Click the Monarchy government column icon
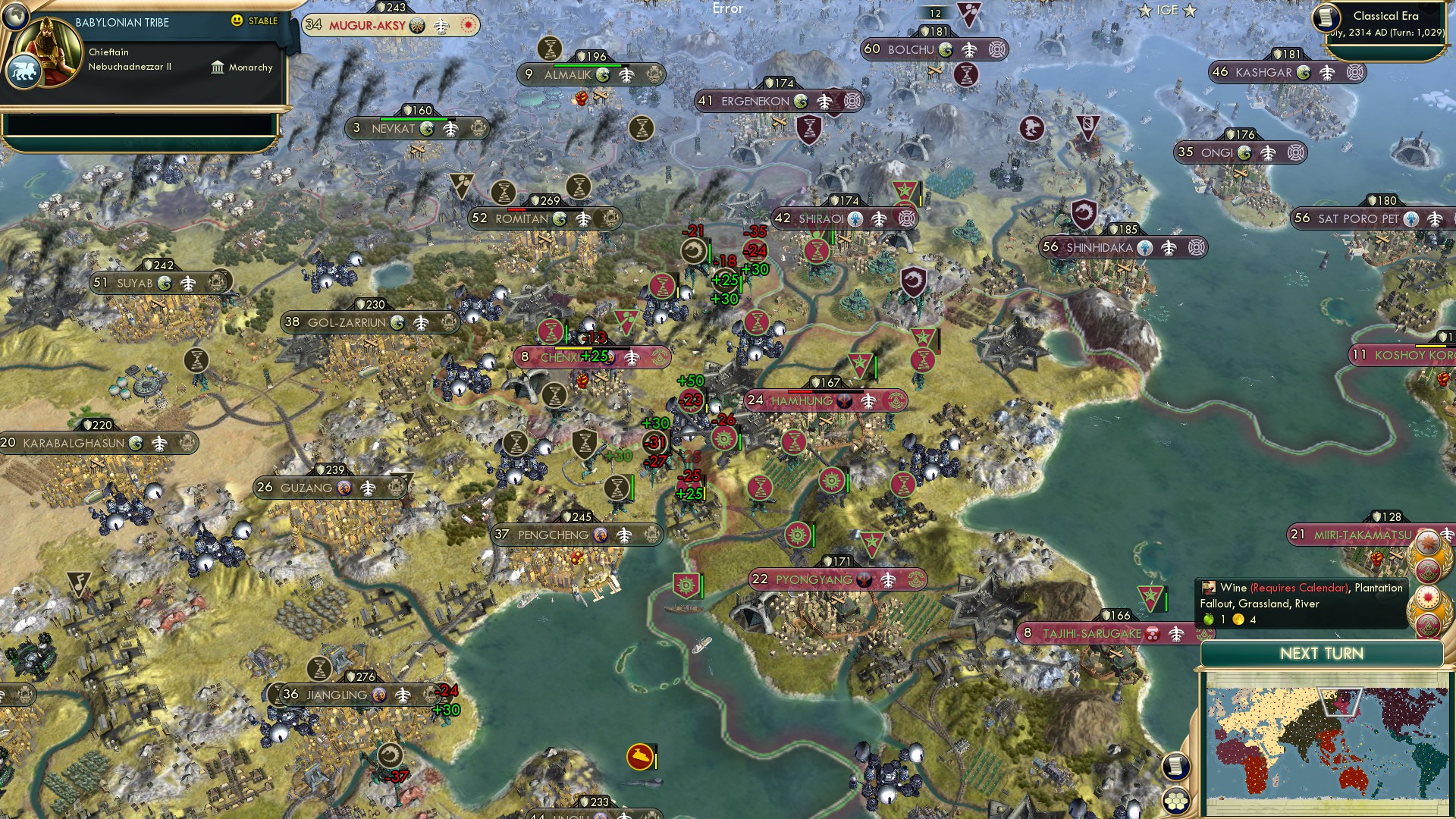The width and height of the screenshot is (1456, 819). click(x=218, y=68)
